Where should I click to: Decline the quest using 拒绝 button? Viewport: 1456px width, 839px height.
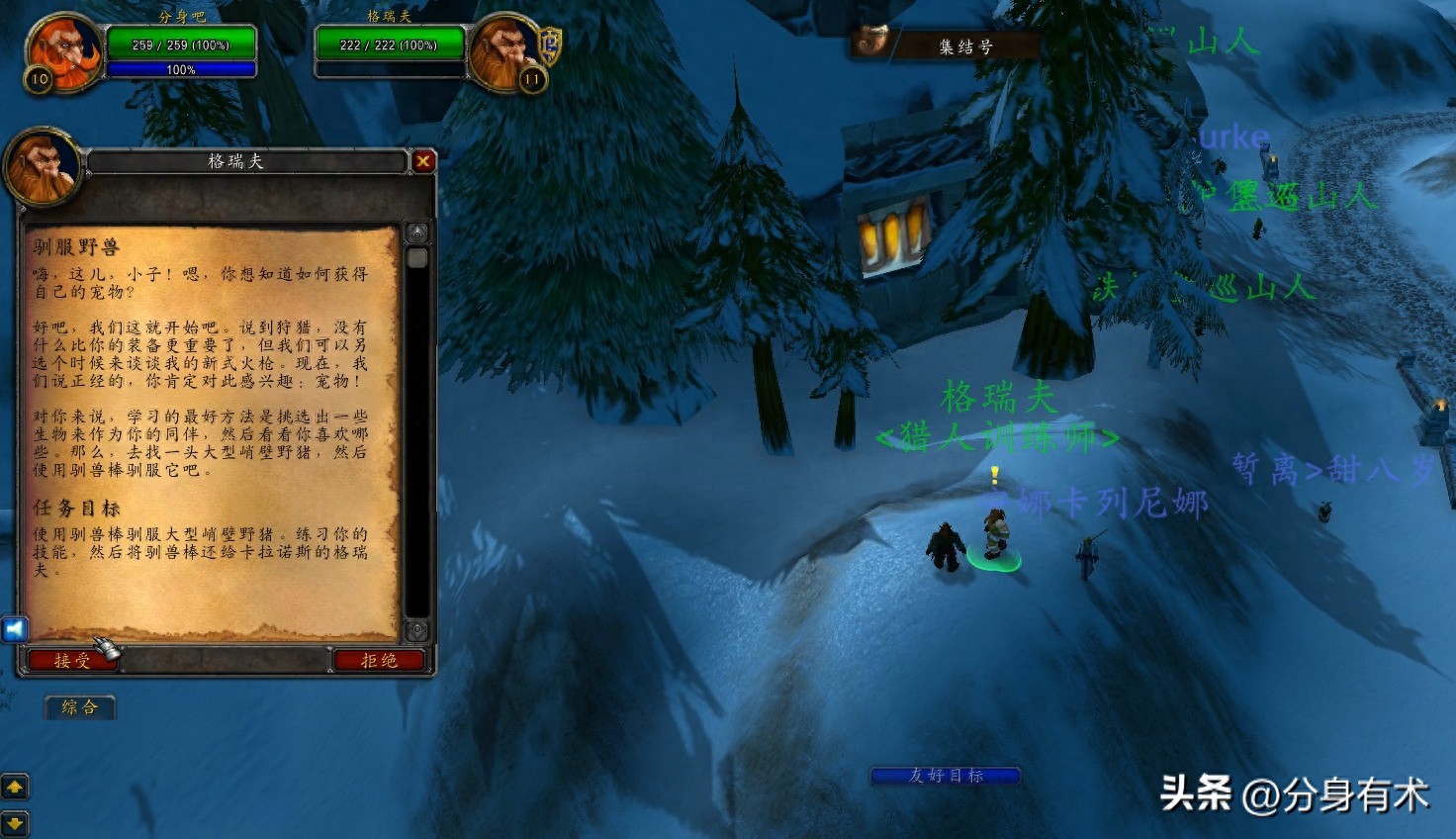pos(379,660)
